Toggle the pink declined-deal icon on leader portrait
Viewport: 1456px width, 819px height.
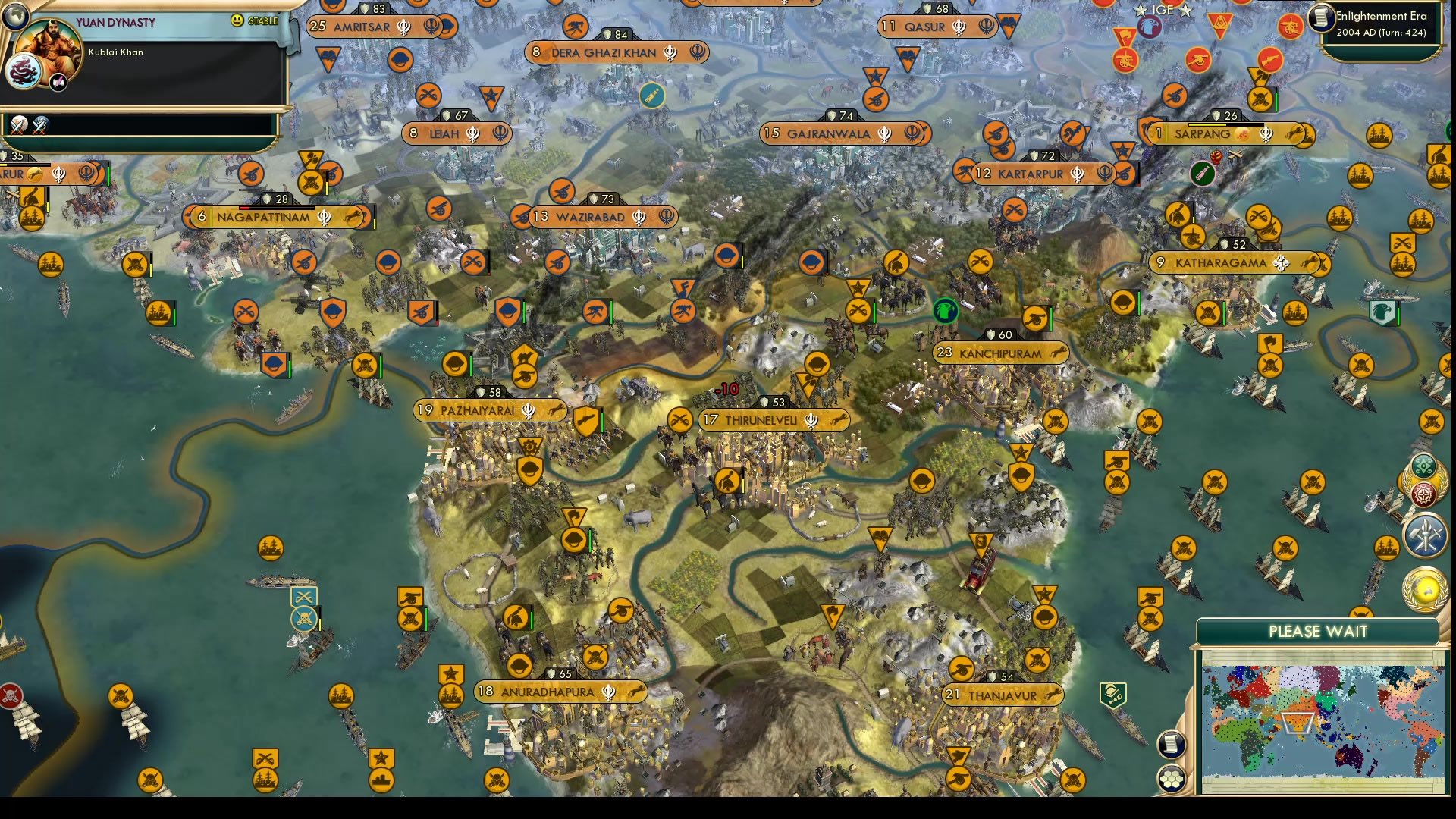[x=58, y=81]
